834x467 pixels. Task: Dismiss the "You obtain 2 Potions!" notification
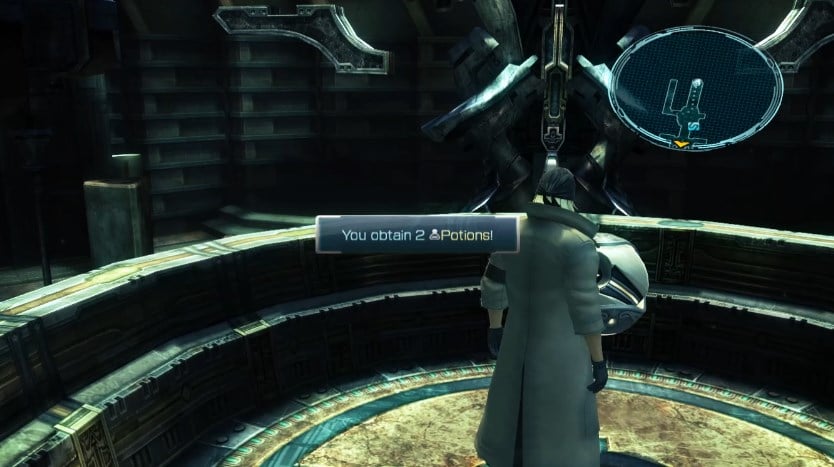418,237
